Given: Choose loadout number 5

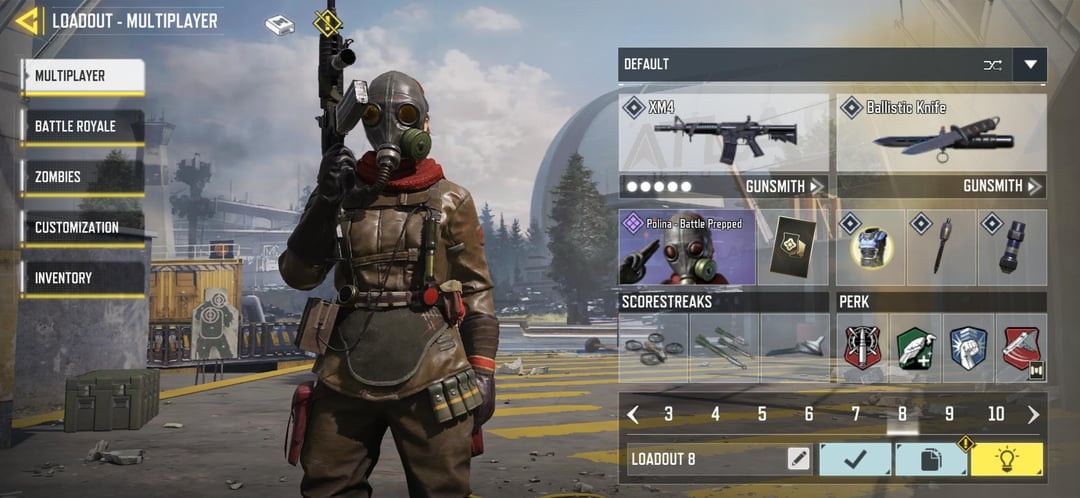Looking at the screenshot, I should pos(762,414).
